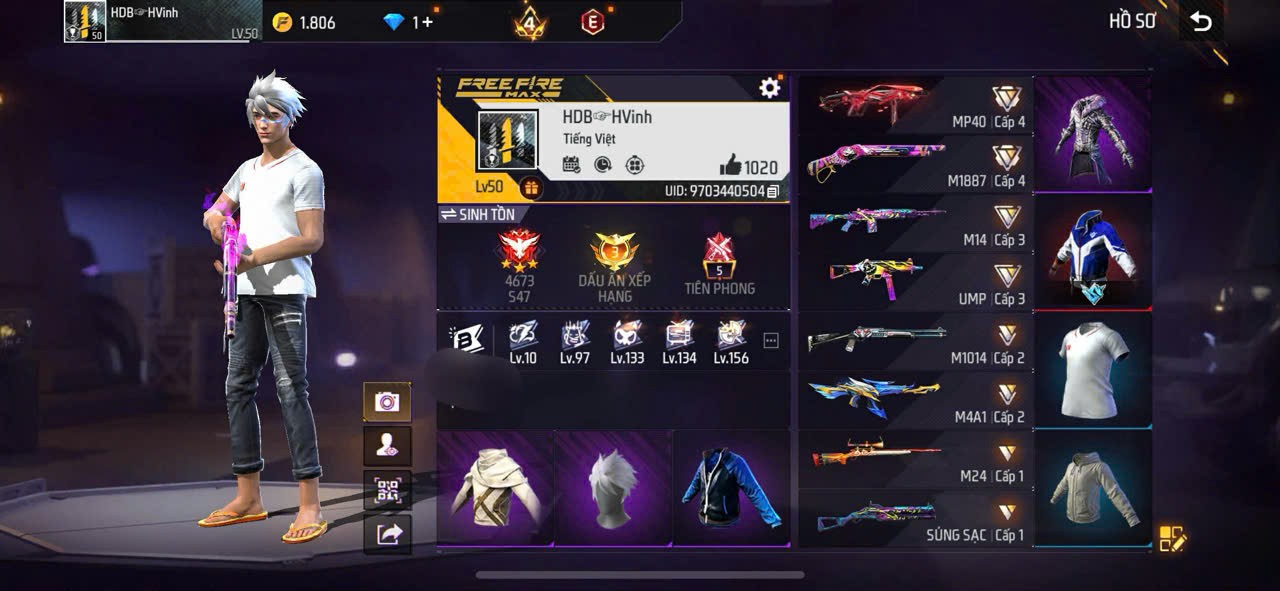Select the MP40 weapon skin row
Image resolution: width=1280 pixels, height=591 pixels.
[x=914, y=105]
